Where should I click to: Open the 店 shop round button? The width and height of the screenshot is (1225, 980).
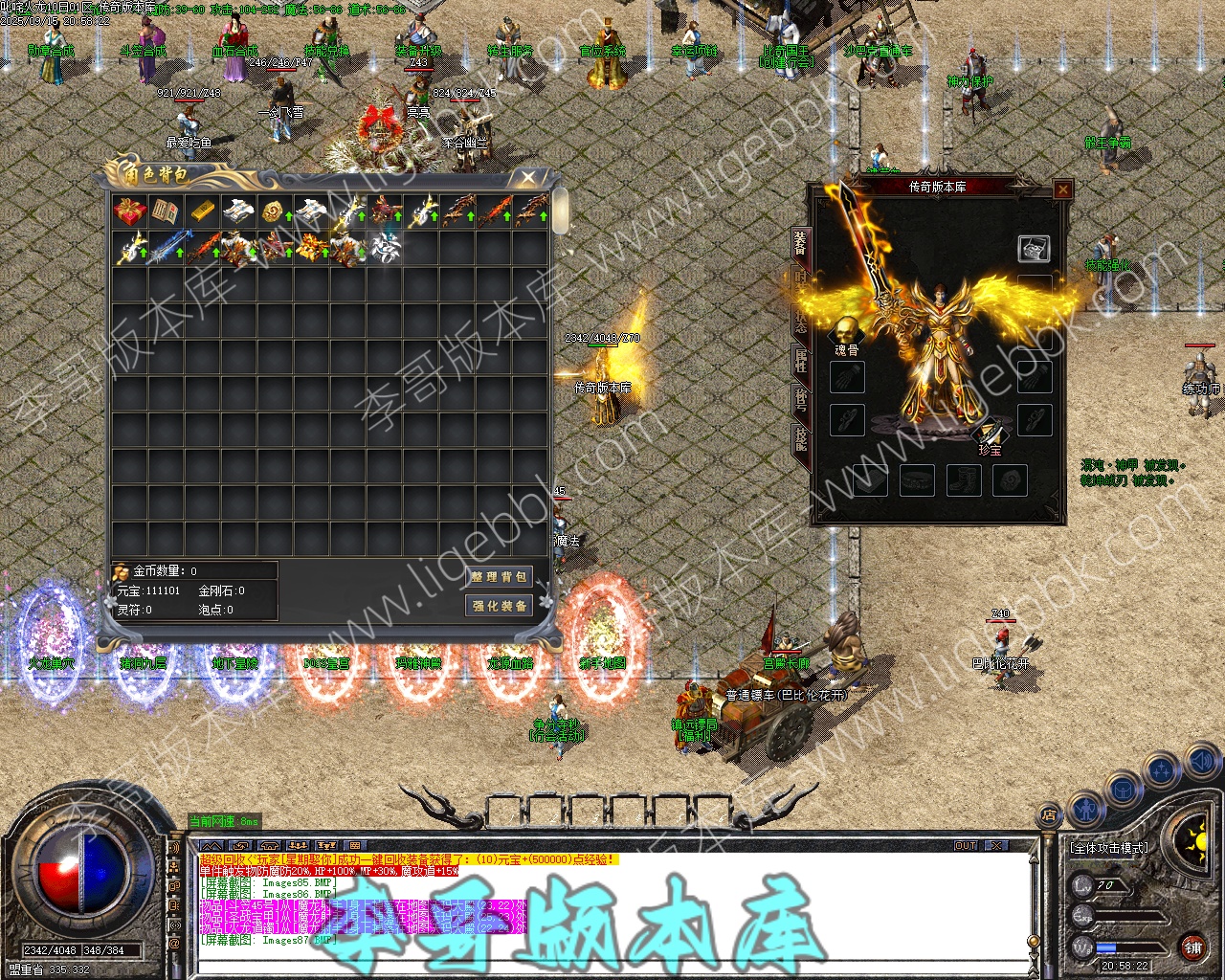click(1049, 815)
